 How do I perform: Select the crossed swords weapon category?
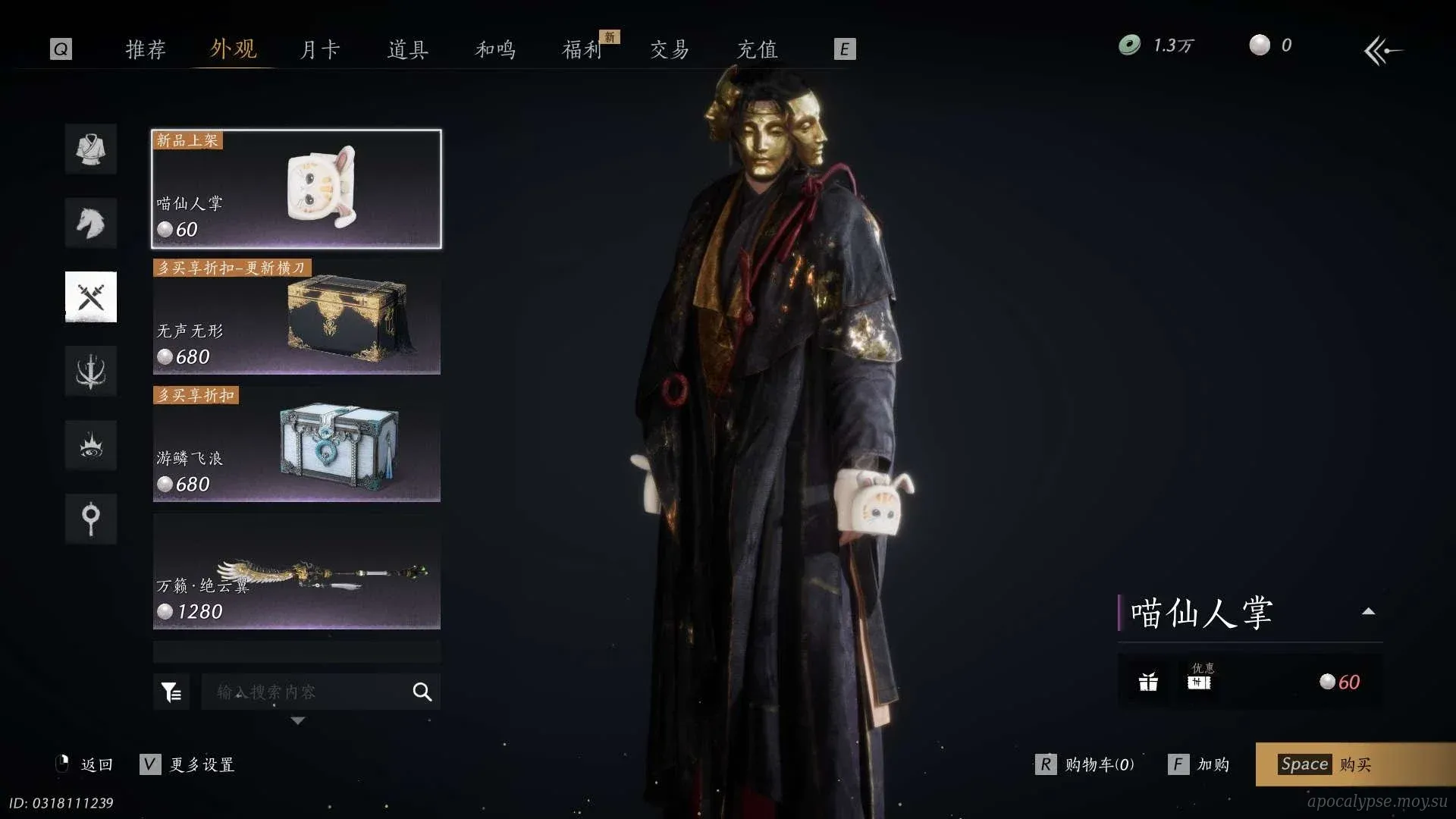coord(91,297)
